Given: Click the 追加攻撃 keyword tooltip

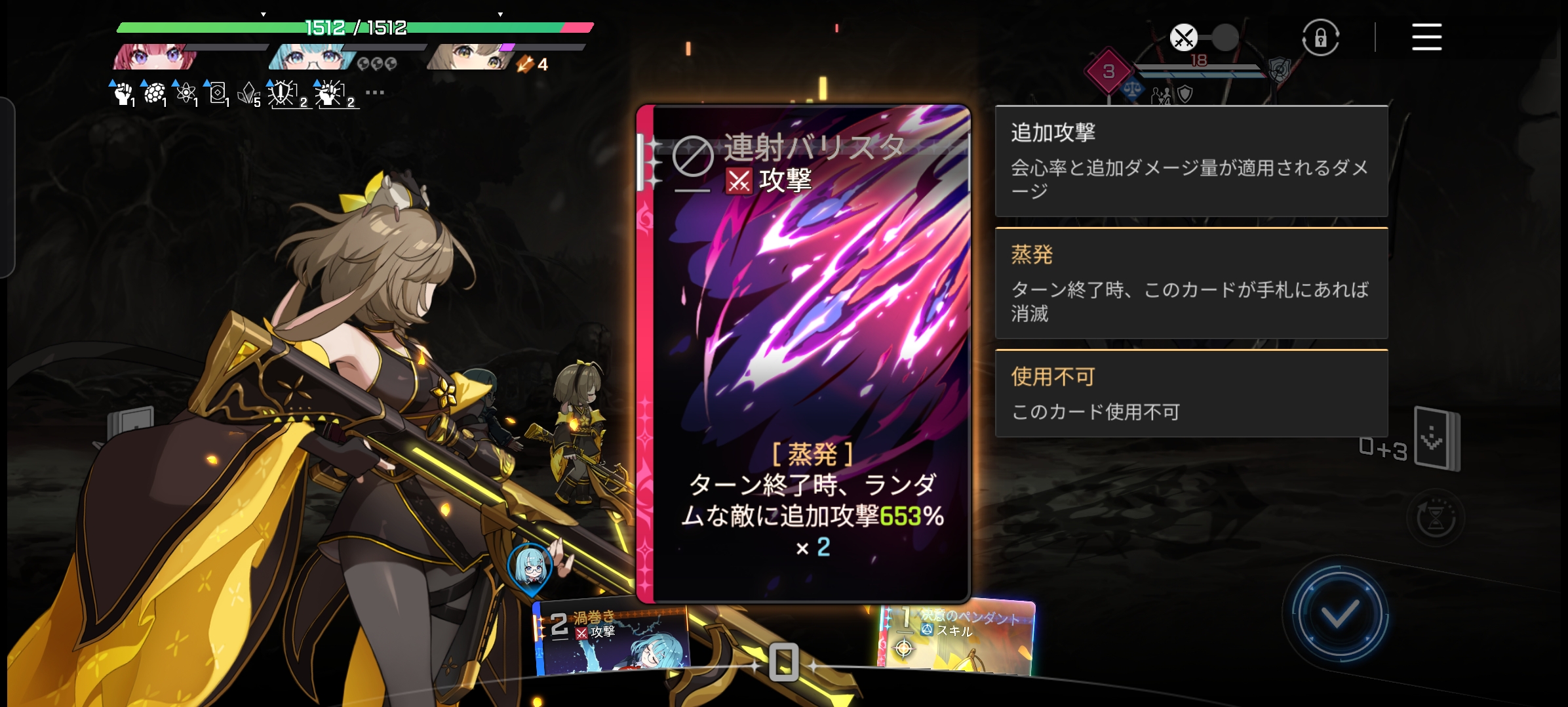Looking at the screenshot, I should pyautogui.click(x=1191, y=161).
